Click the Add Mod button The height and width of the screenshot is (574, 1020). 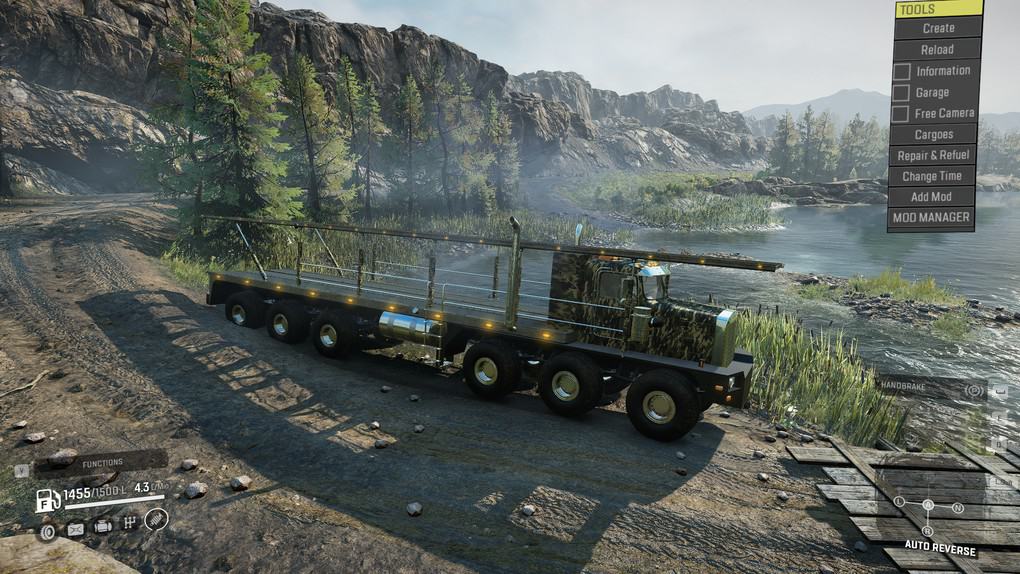[x=931, y=197]
